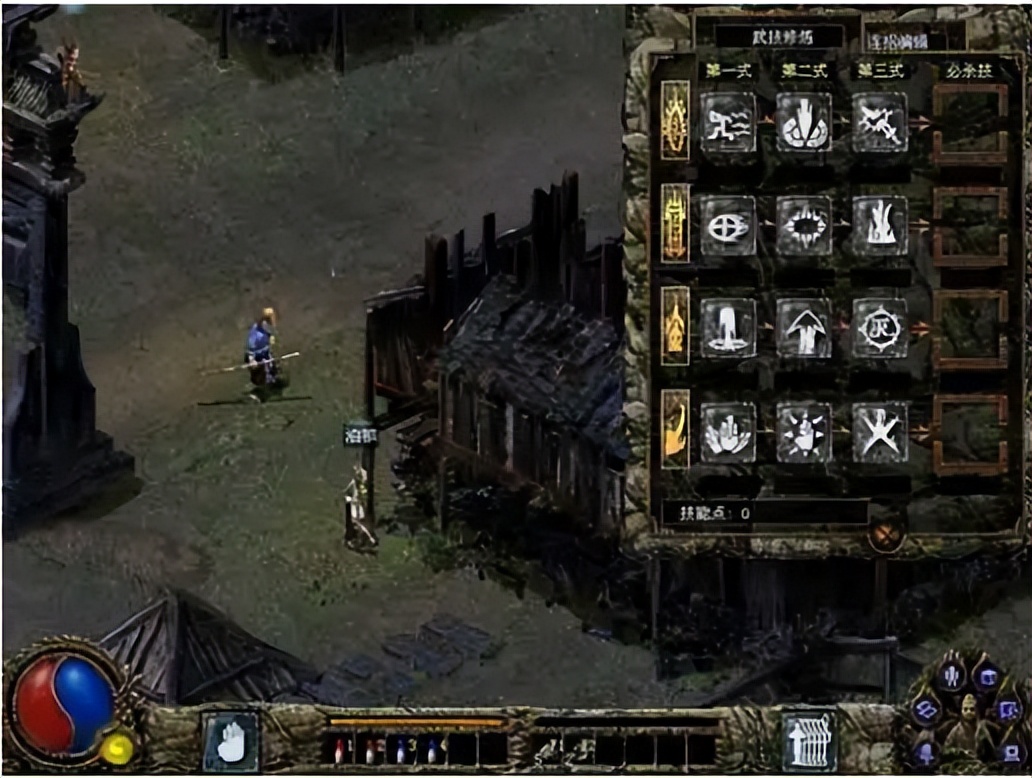Select the running figure skill icon

click(728, 122)
